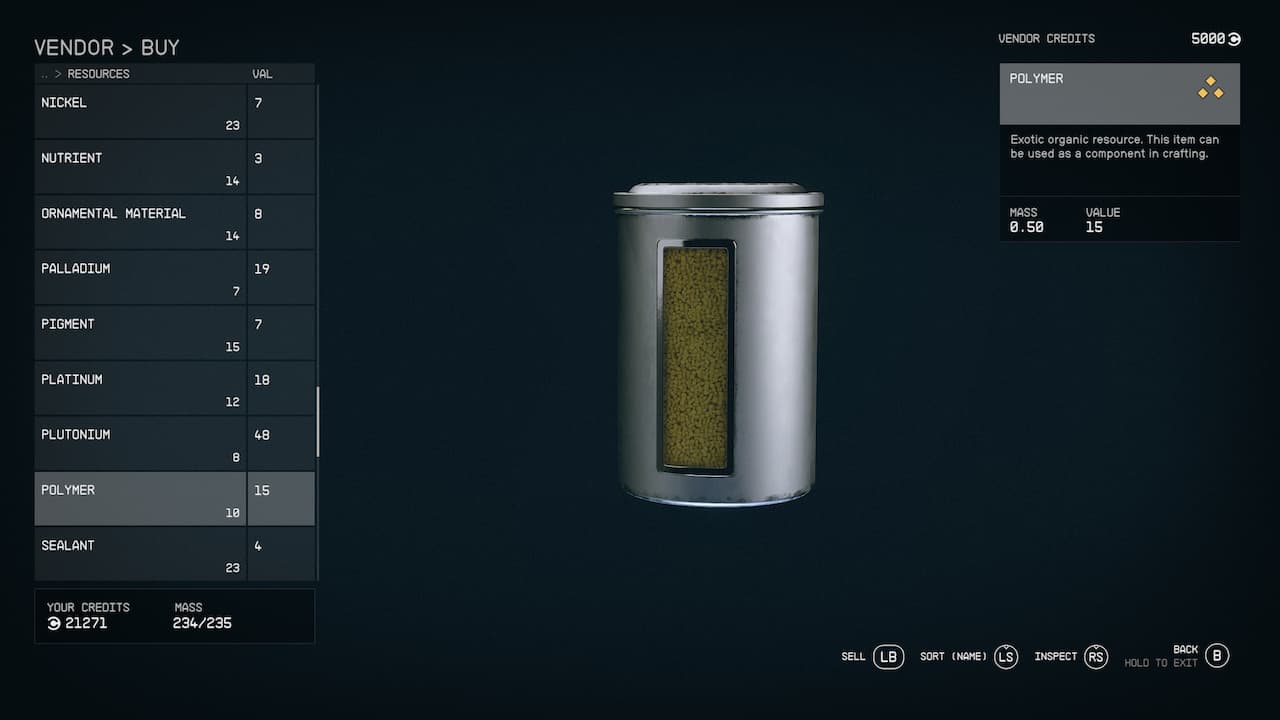The height and width of the screenshot is (720, 1280).
Task: Click the INSPECT button label
Action: click(x=1055, y=657)
